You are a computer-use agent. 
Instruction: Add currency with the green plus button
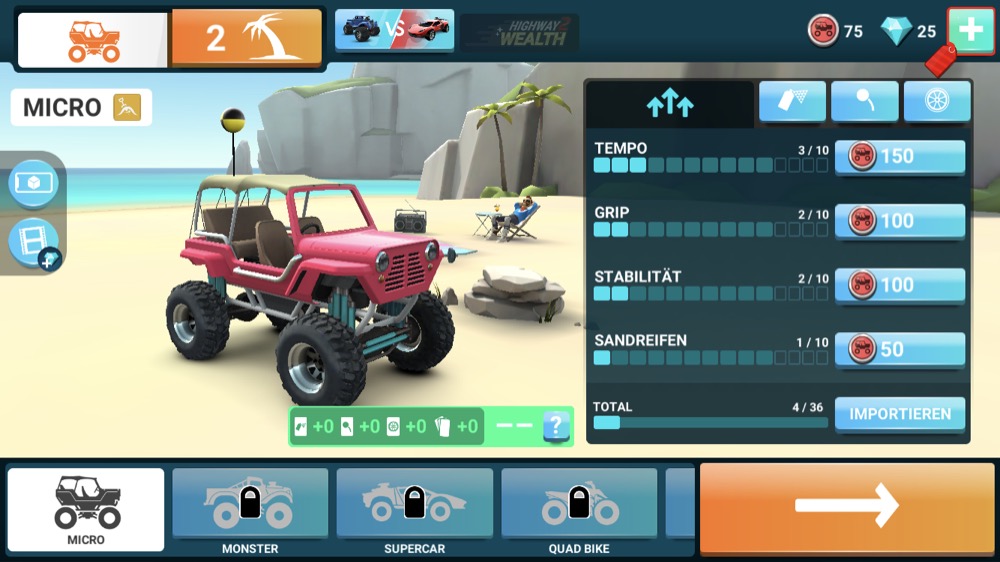(970, 30)
